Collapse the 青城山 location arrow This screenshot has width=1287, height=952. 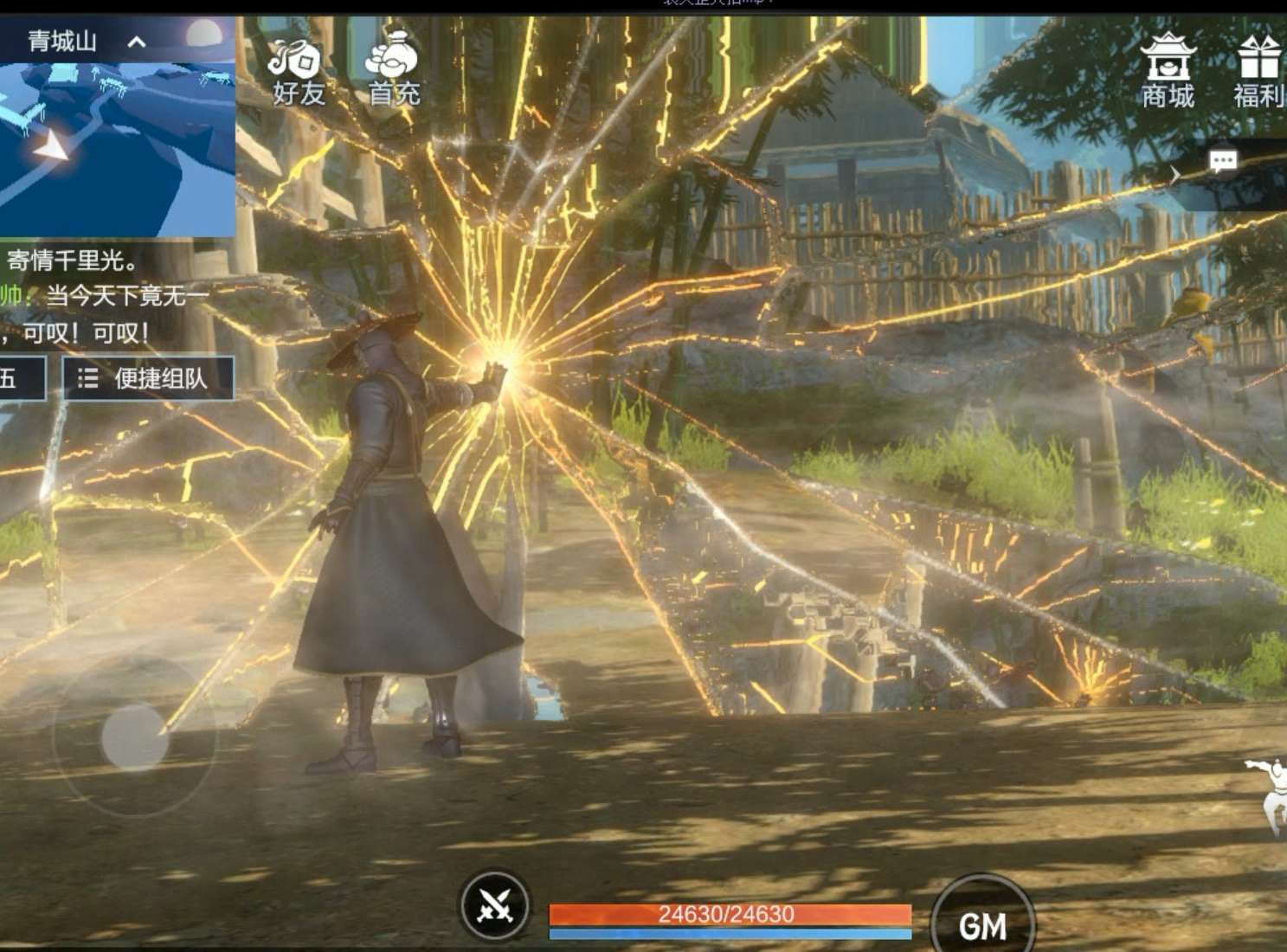[x=137, y=42]
